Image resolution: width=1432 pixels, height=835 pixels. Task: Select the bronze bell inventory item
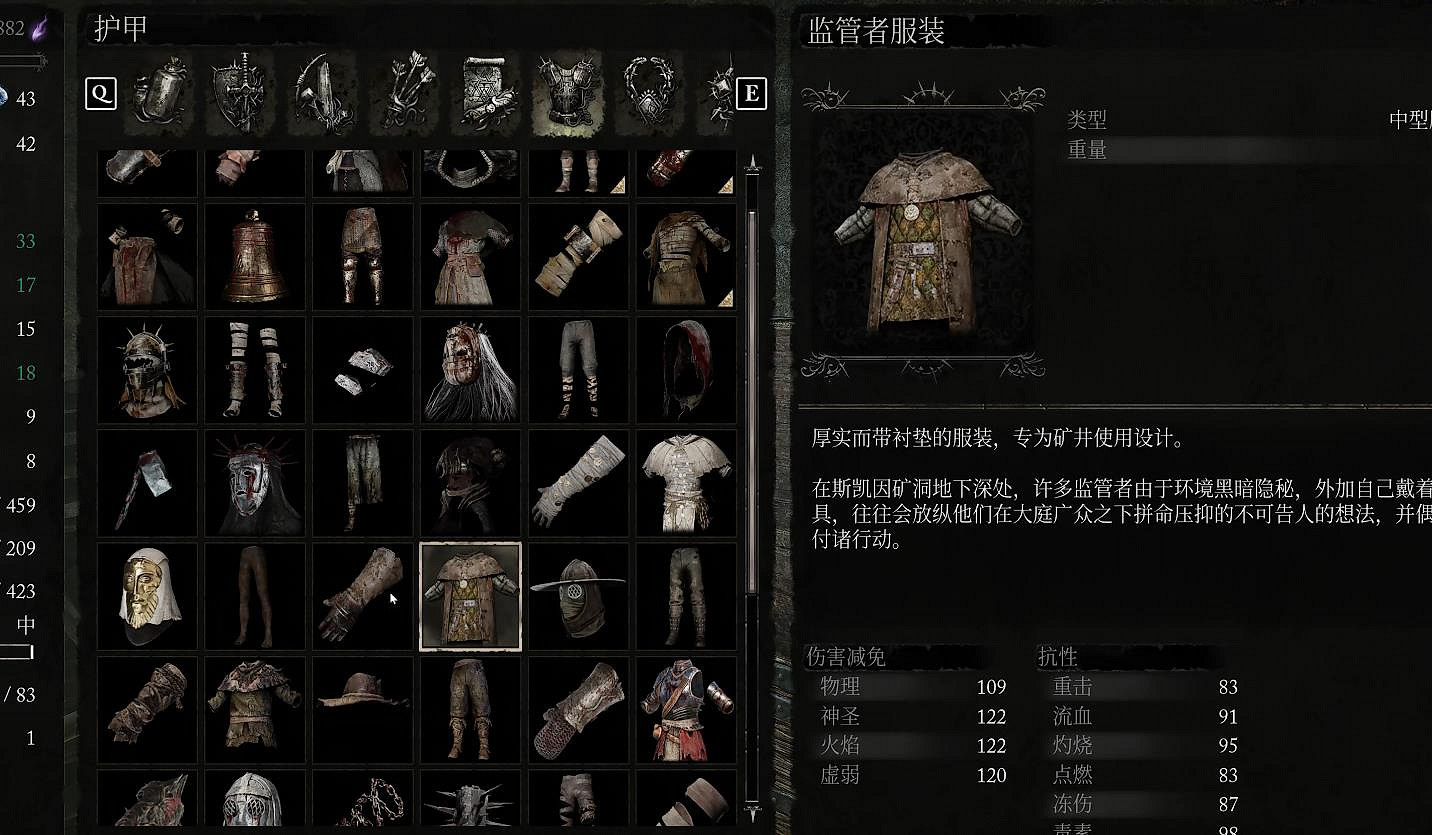click(x=254, y=257)
